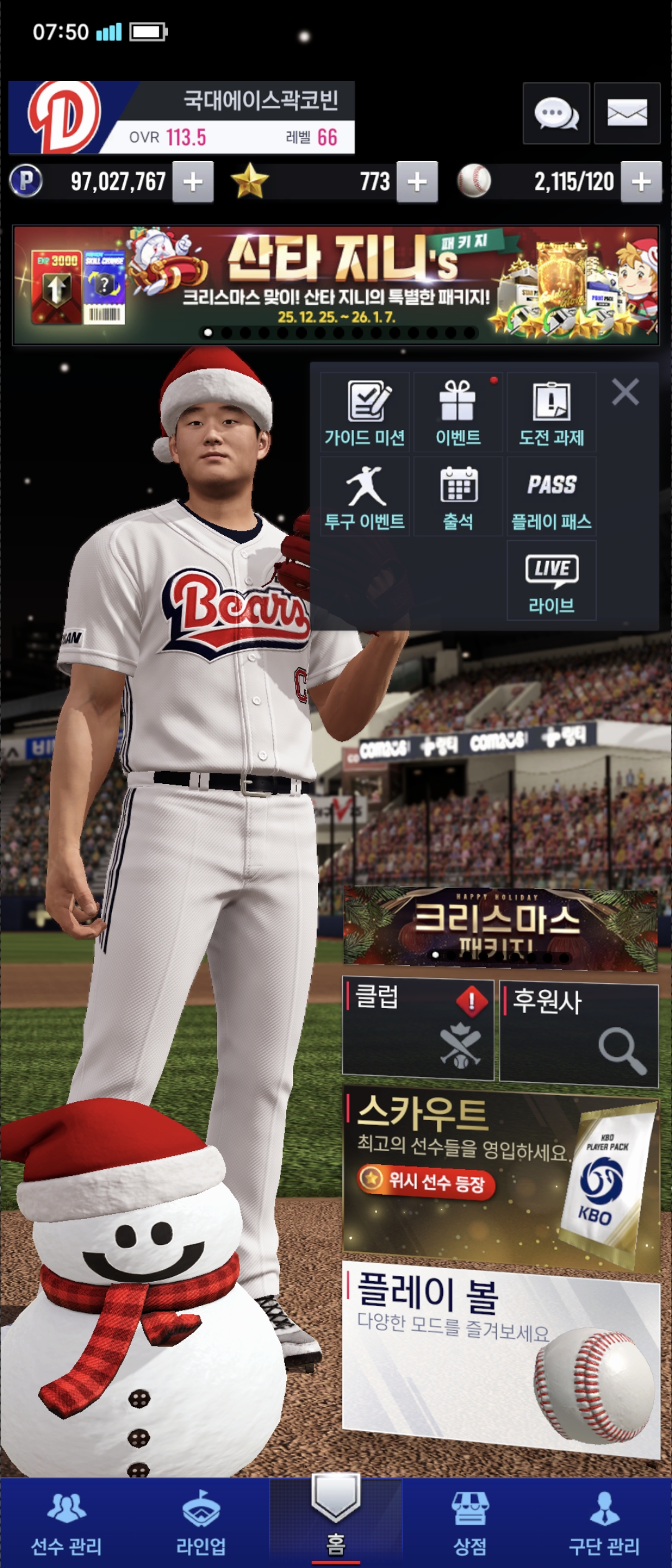Open the mailbox envelope icon
The image size is (672, 1568).
click(x=627, y=113)
